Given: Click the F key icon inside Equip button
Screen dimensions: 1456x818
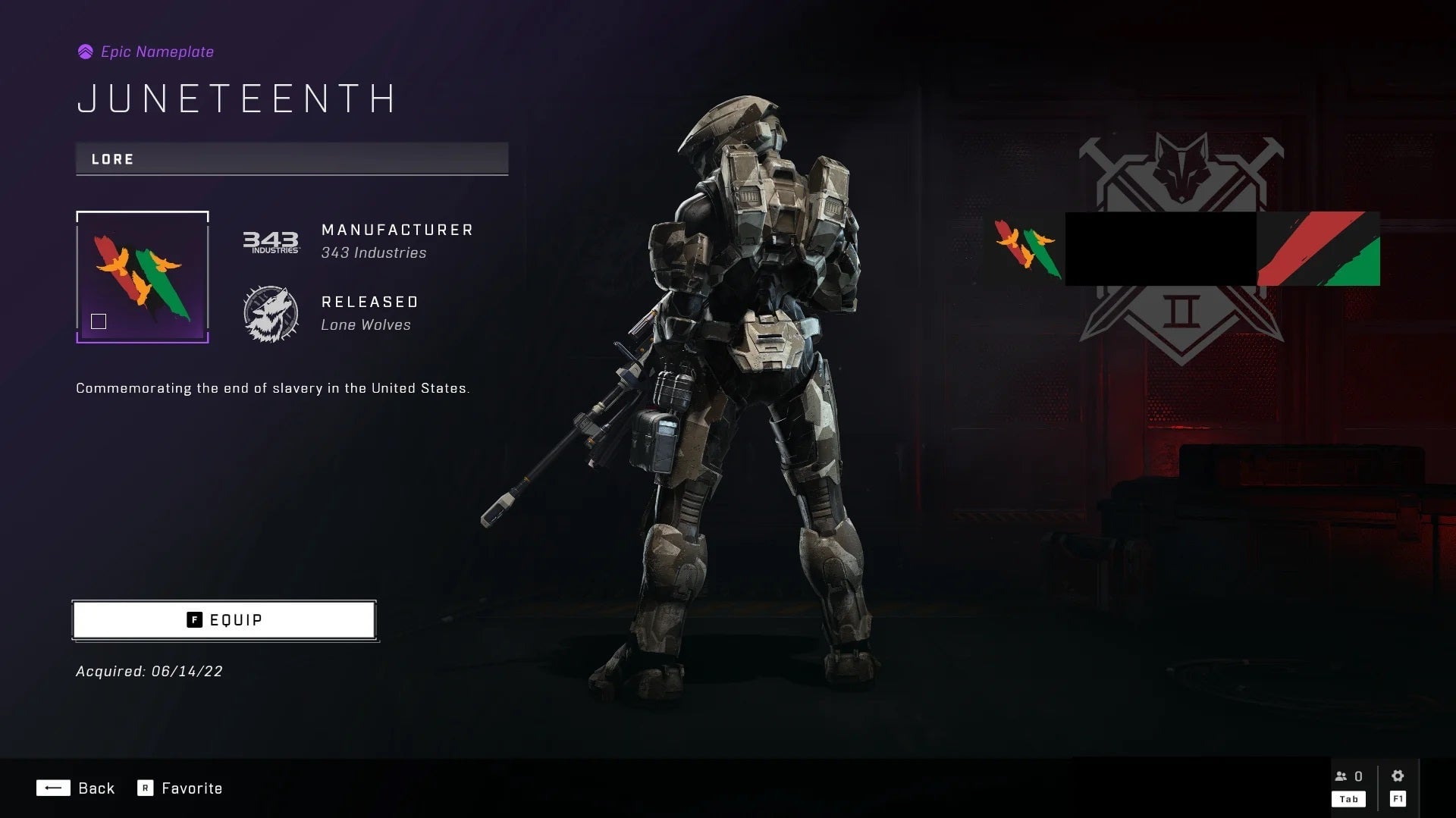Looking at the screenshot, I should [x=195, y=619].
